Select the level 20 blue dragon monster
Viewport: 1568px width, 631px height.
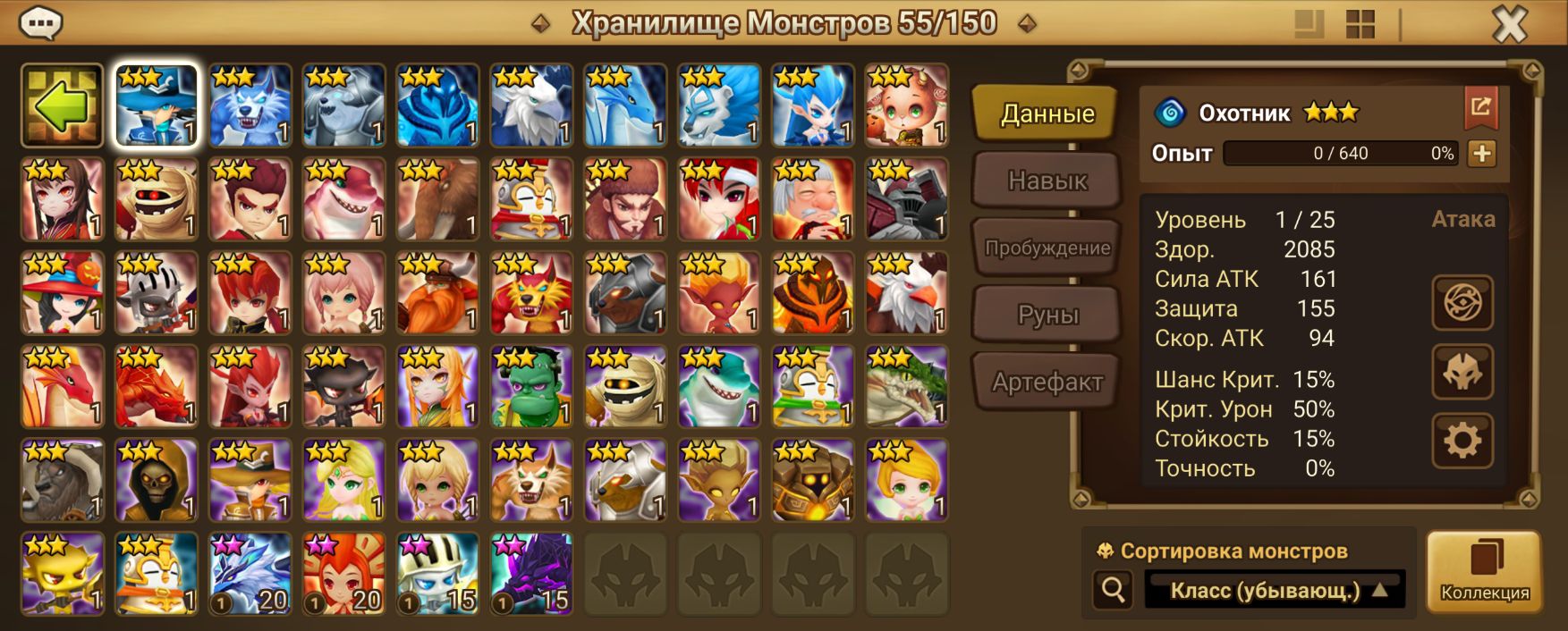250,574
